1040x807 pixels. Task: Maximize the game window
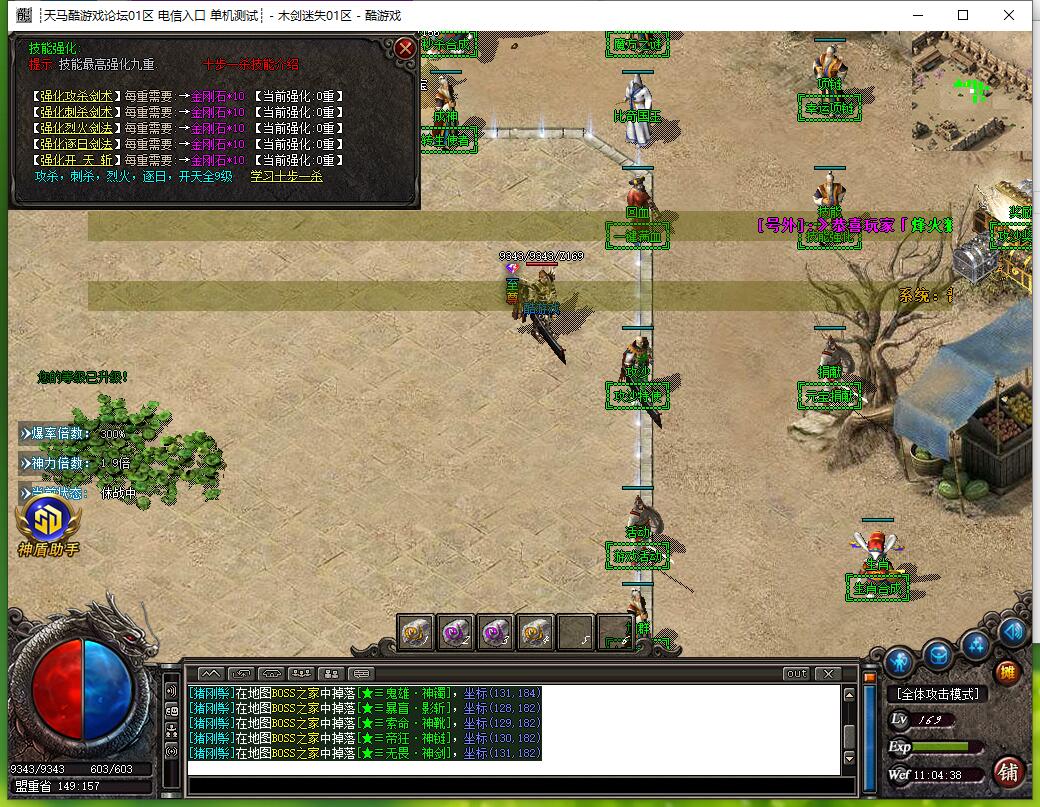pyautogui.click(x=963, y=15)
